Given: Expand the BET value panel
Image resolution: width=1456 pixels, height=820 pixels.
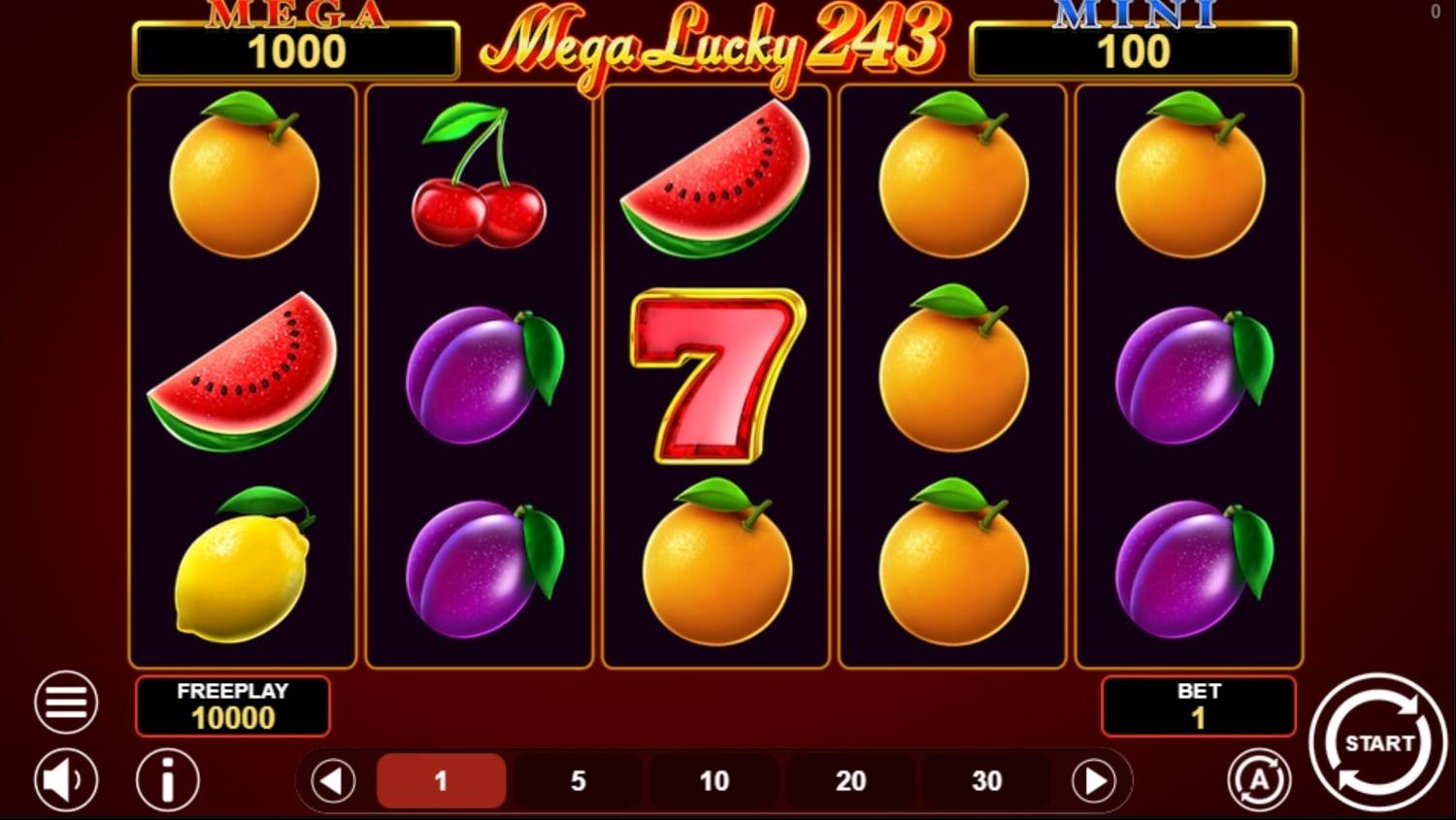Looking at the screenshot, I should pyautogui.click(x=1198, y=705).
